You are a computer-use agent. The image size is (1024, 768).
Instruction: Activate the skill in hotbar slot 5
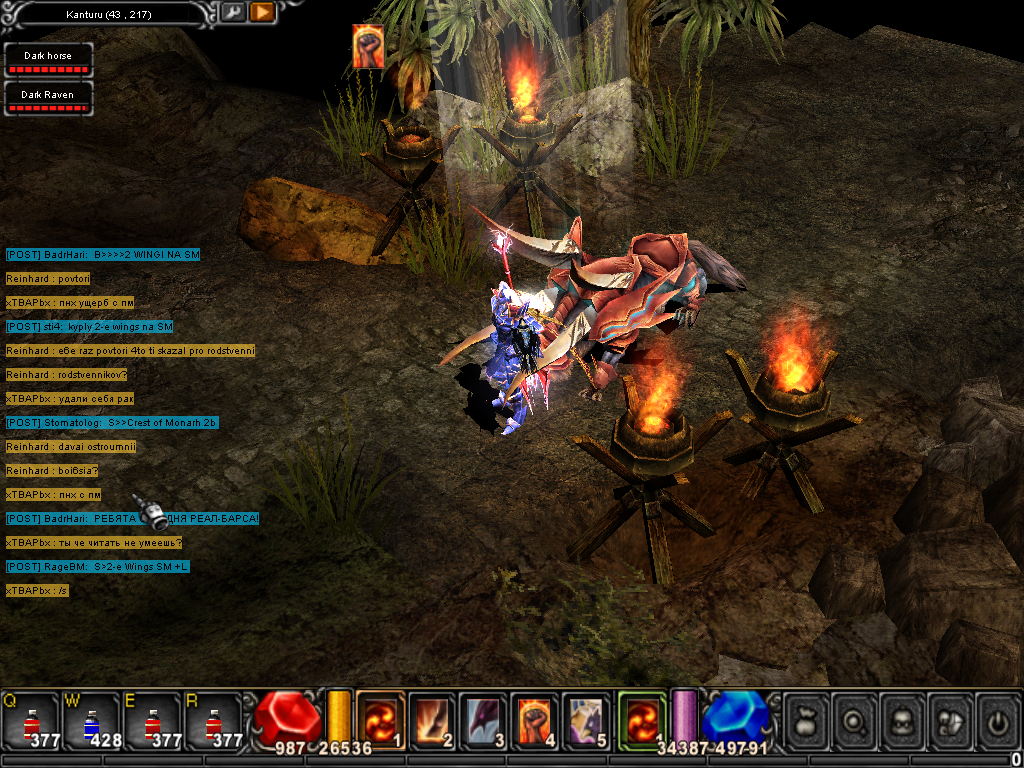click(588, 718)
